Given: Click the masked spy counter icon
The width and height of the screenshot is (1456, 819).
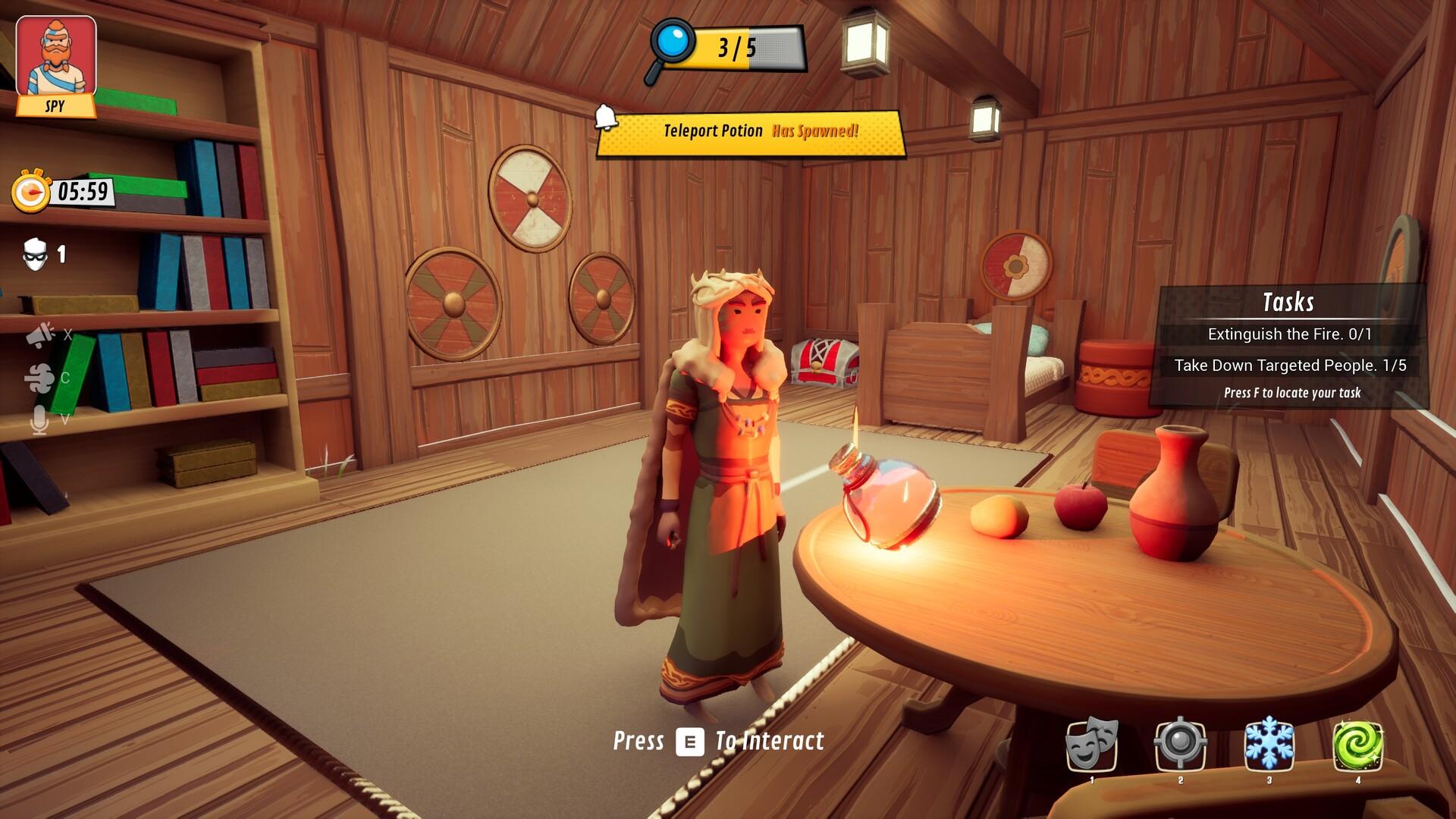Looking at the screenshot, I should point(36,255).
